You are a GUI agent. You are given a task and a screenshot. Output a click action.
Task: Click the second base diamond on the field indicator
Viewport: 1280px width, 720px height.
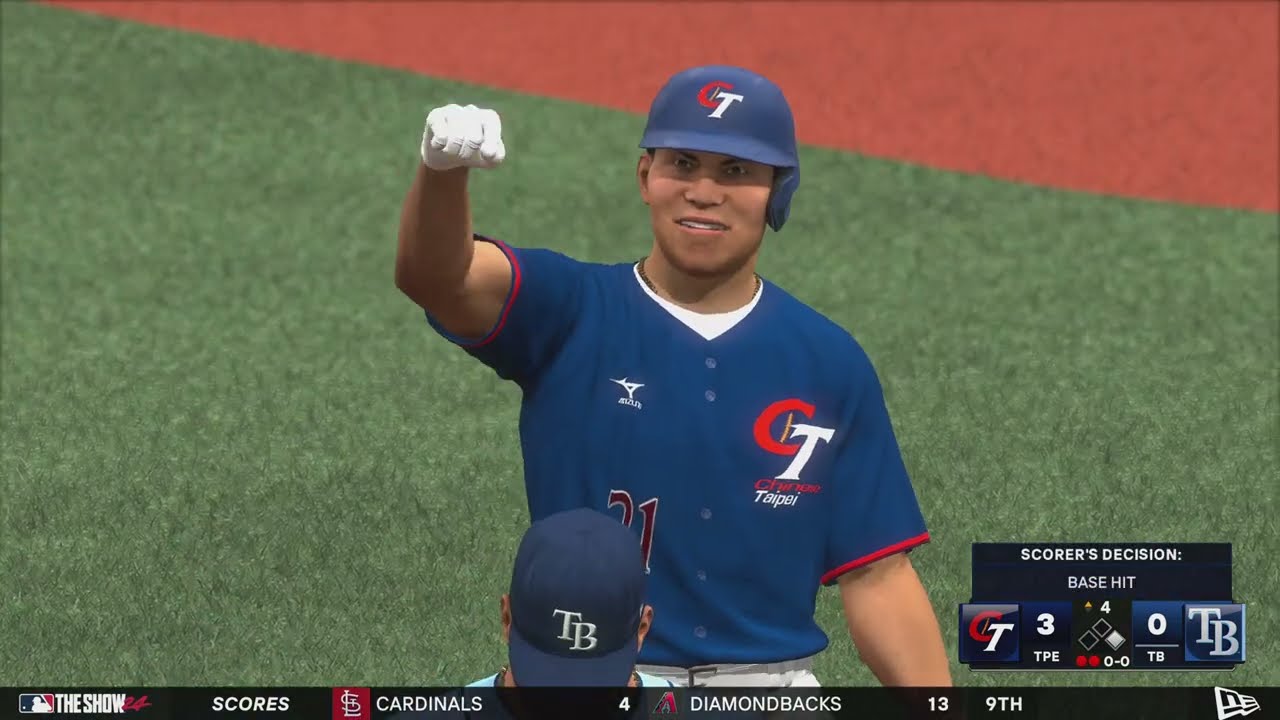1100,626
